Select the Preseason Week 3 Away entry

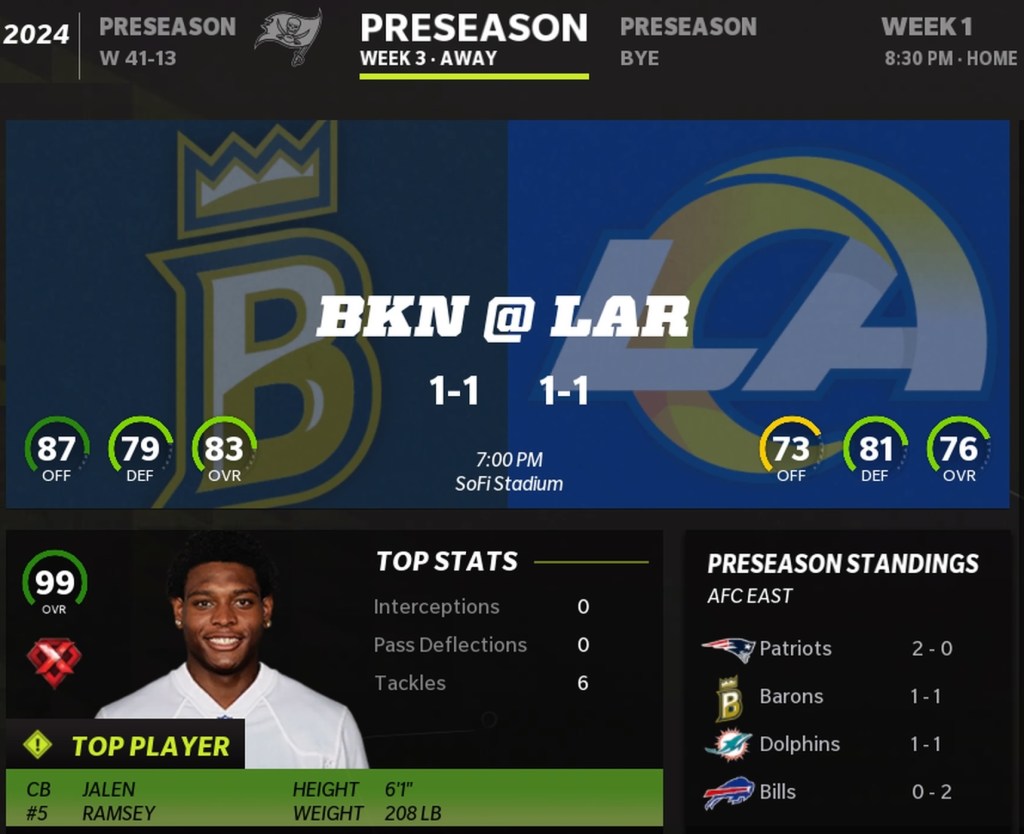[473, 42]
